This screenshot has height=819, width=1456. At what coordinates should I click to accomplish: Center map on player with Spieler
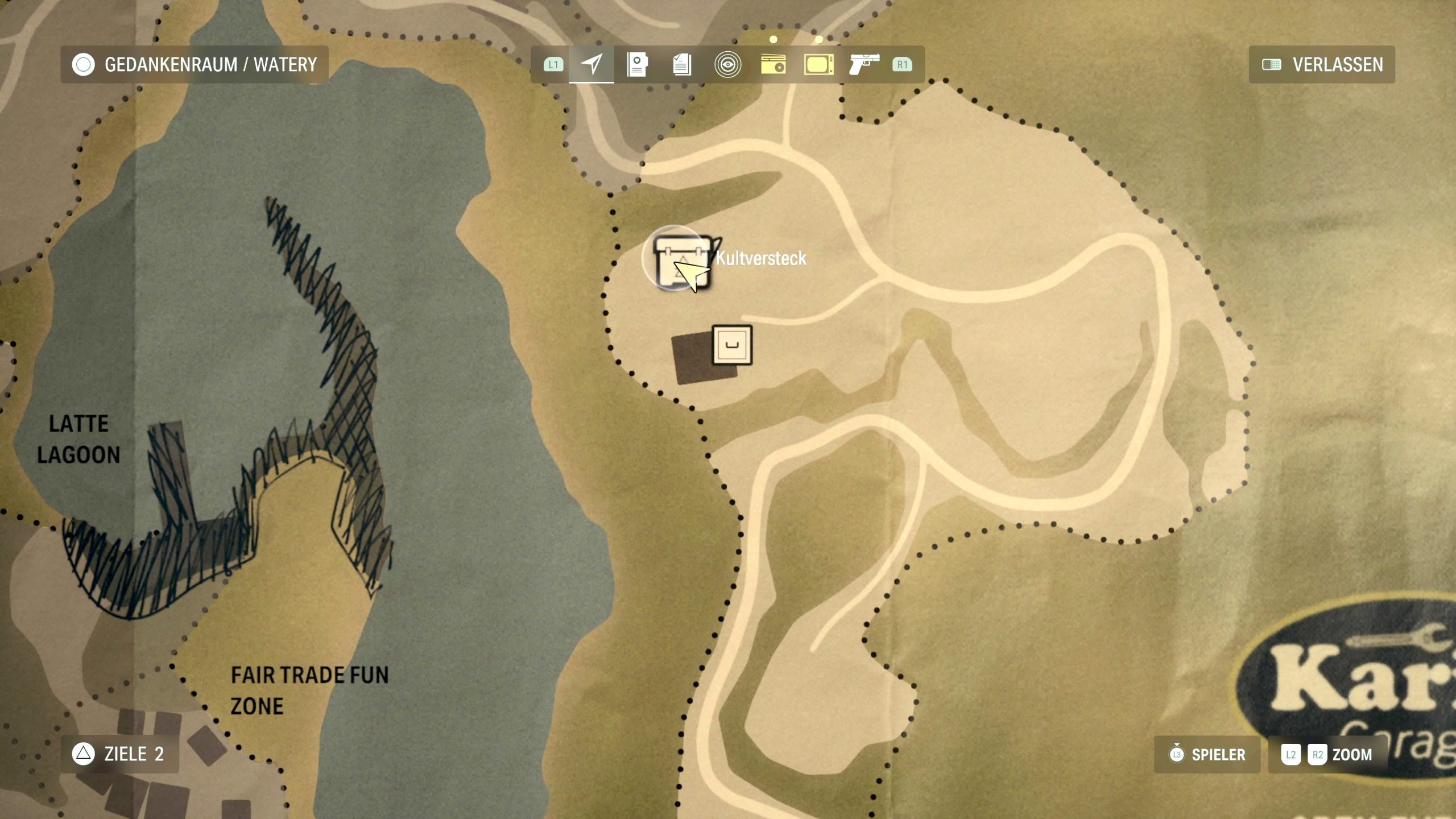1207,755
